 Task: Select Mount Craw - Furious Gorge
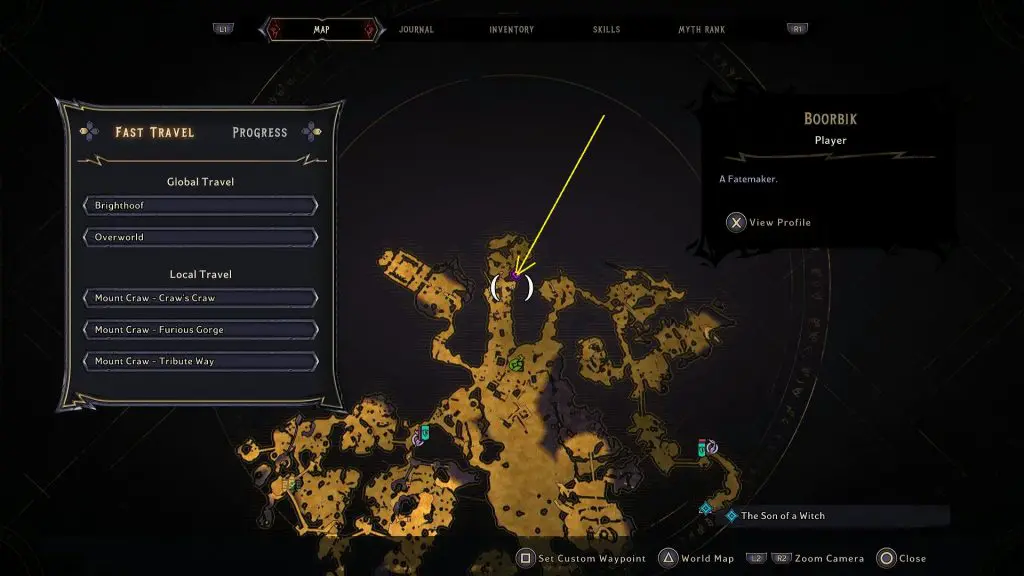click(x=200, y=330)
